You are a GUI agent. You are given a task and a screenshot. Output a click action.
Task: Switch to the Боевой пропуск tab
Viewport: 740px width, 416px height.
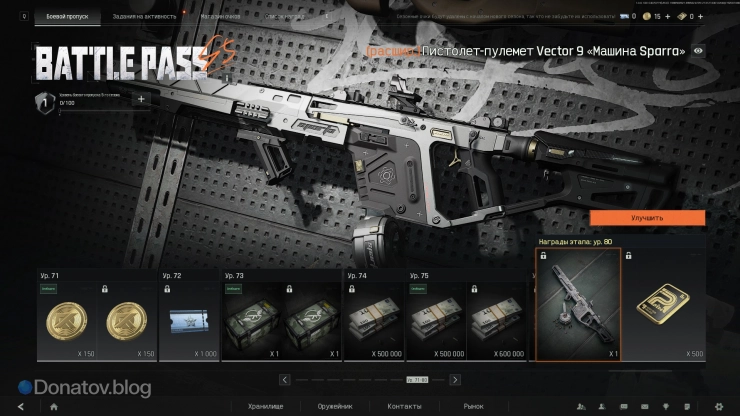(x=68, y=17)
